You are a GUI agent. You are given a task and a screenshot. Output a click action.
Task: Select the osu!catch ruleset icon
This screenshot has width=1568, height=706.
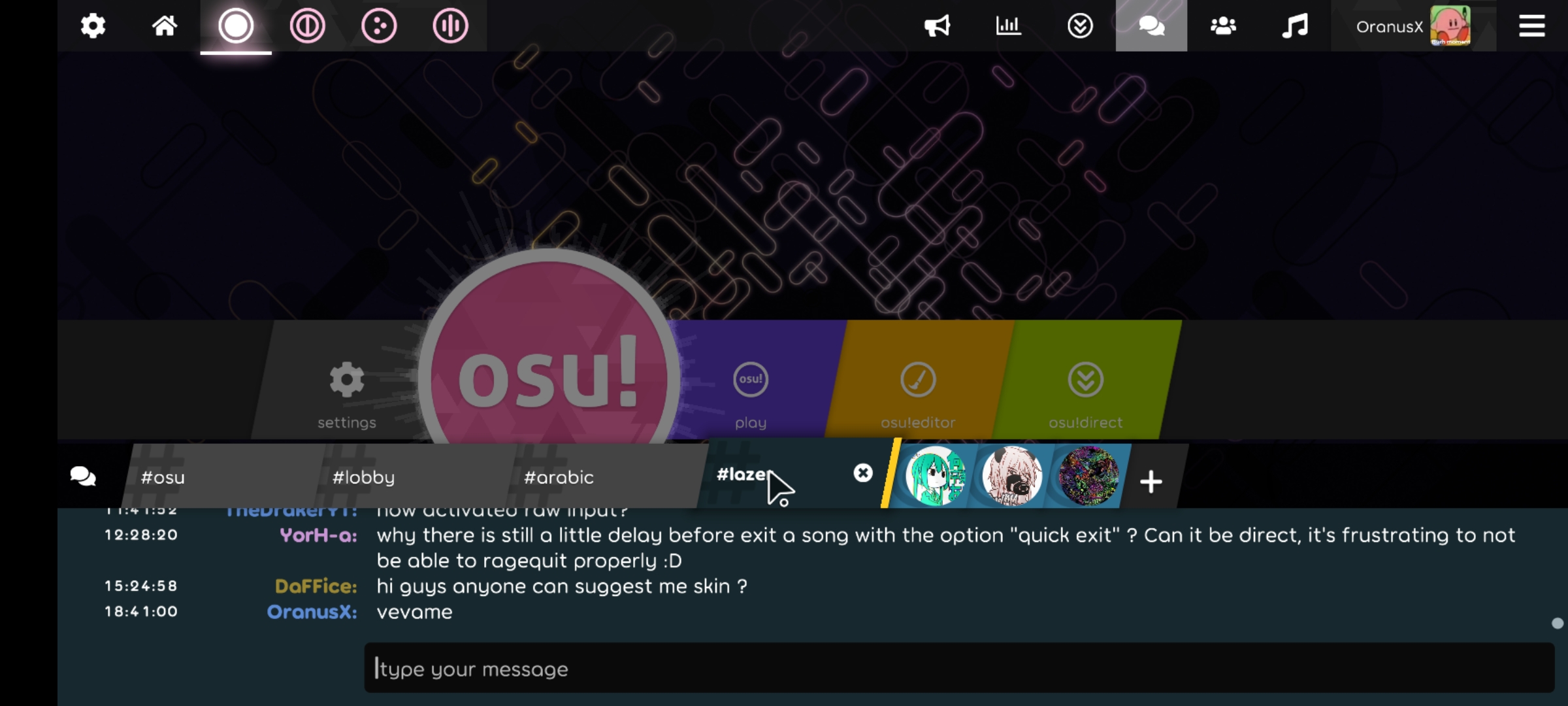pyautogui.click(x=380, y=25)
